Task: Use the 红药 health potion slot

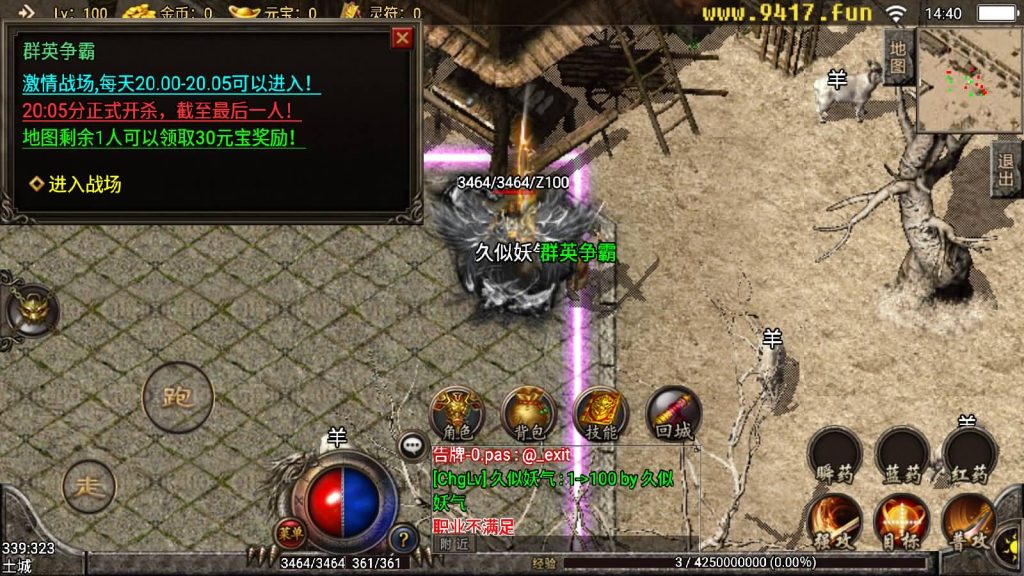Action: click(969, 455)
